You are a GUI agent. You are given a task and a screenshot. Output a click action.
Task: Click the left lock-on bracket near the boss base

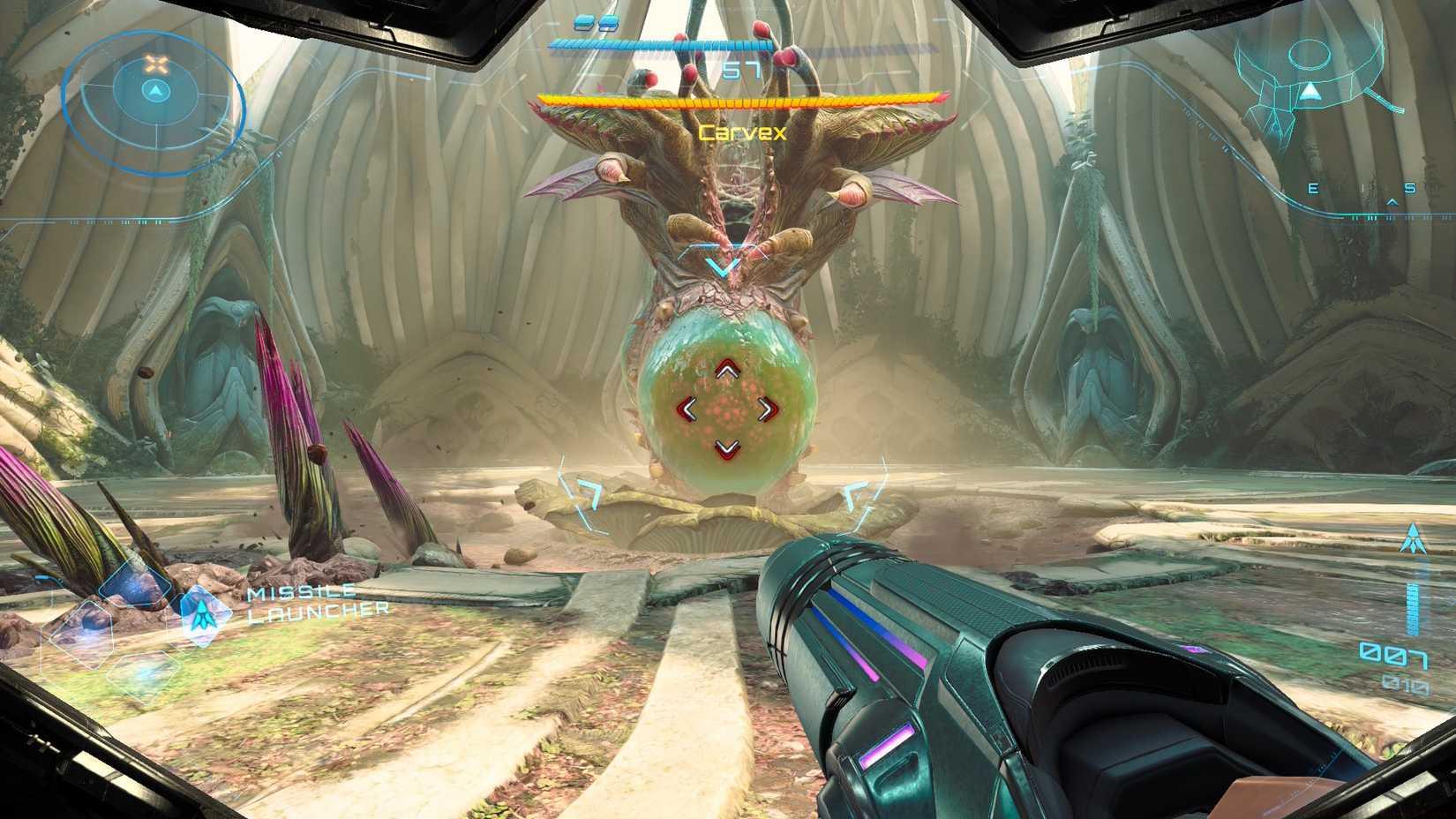(583, 492)
